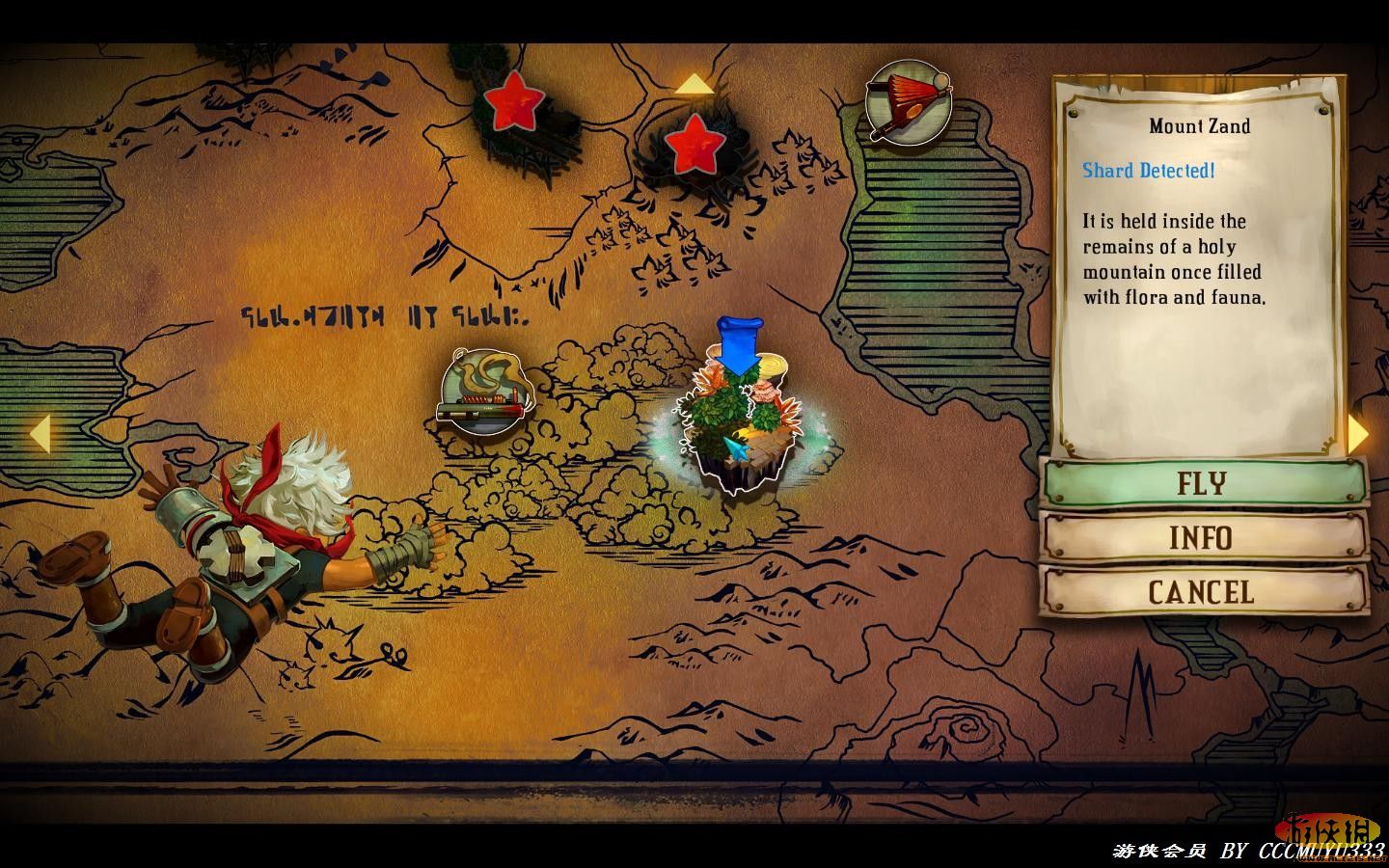This screenshot has width=1389, height=868.
Task: Choose CANCEL to close the destination panel
Action: point(1204,591)
